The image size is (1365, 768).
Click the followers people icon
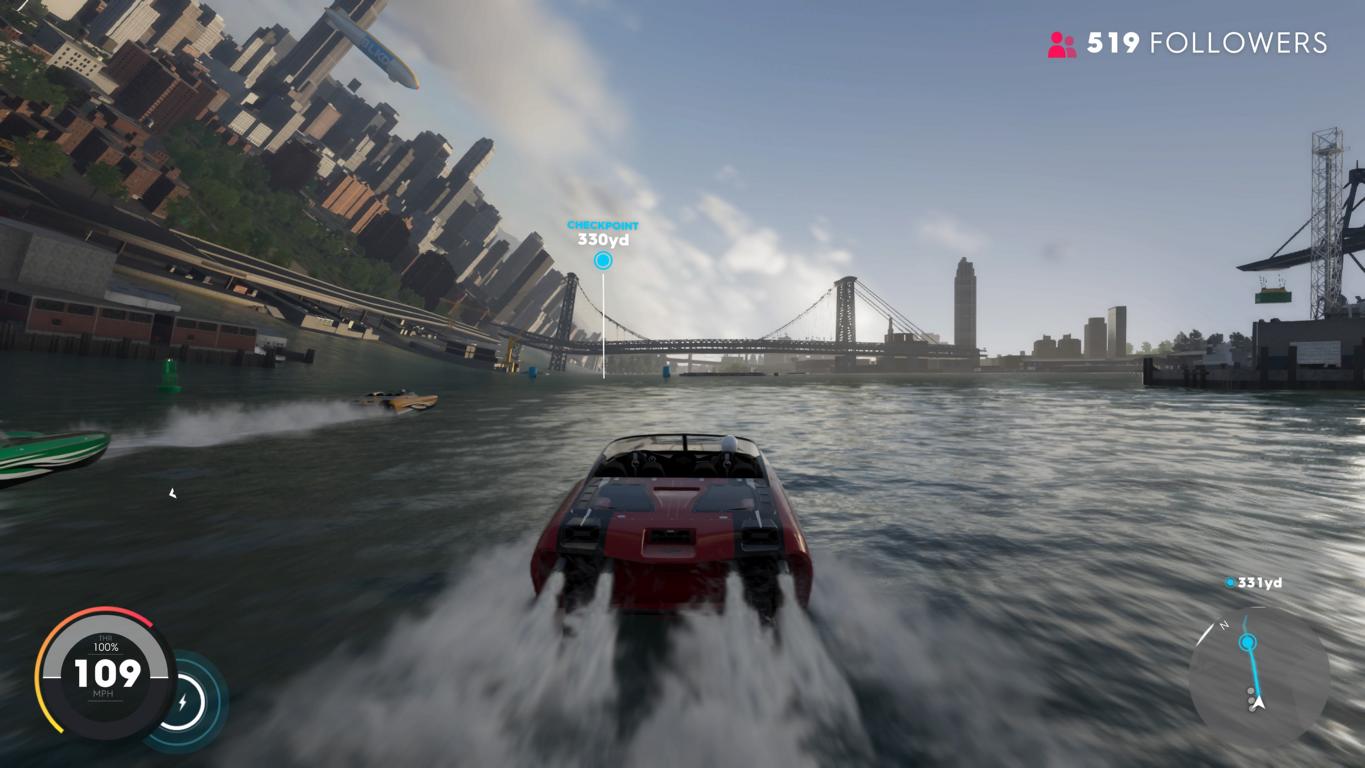click(x=1061, y=44)
